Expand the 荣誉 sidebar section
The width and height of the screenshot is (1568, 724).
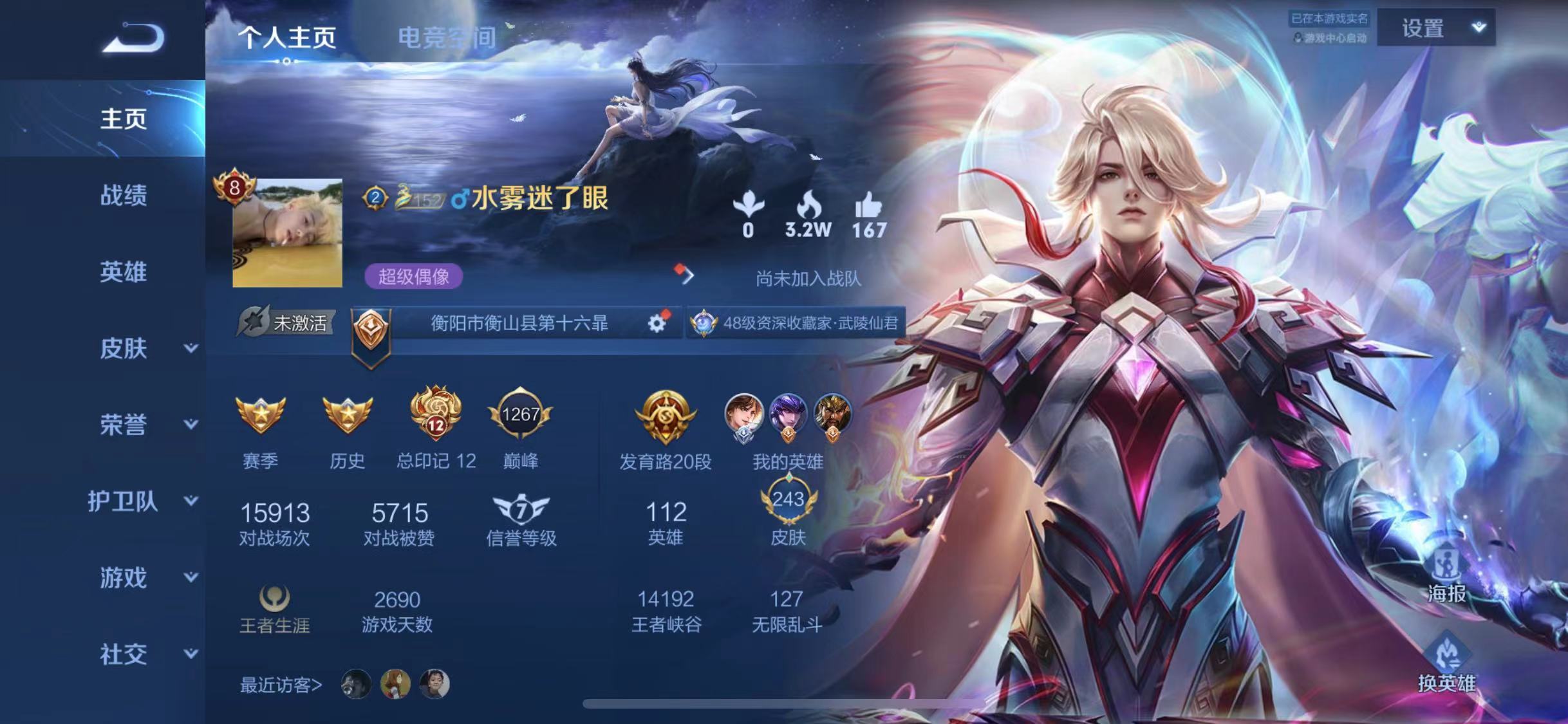[x=147, y=425]
